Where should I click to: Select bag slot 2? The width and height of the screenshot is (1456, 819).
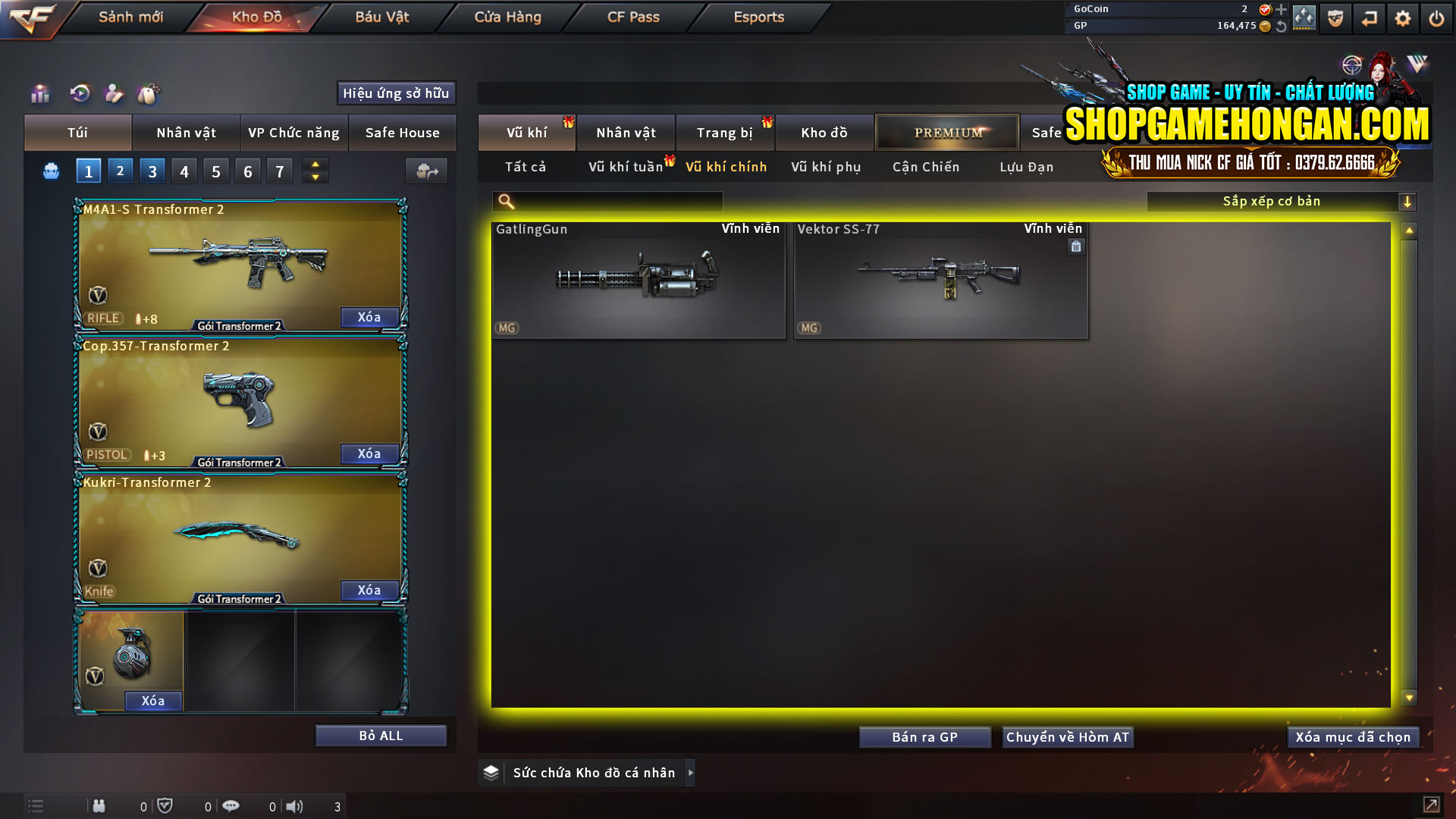(x=120, y=170)
